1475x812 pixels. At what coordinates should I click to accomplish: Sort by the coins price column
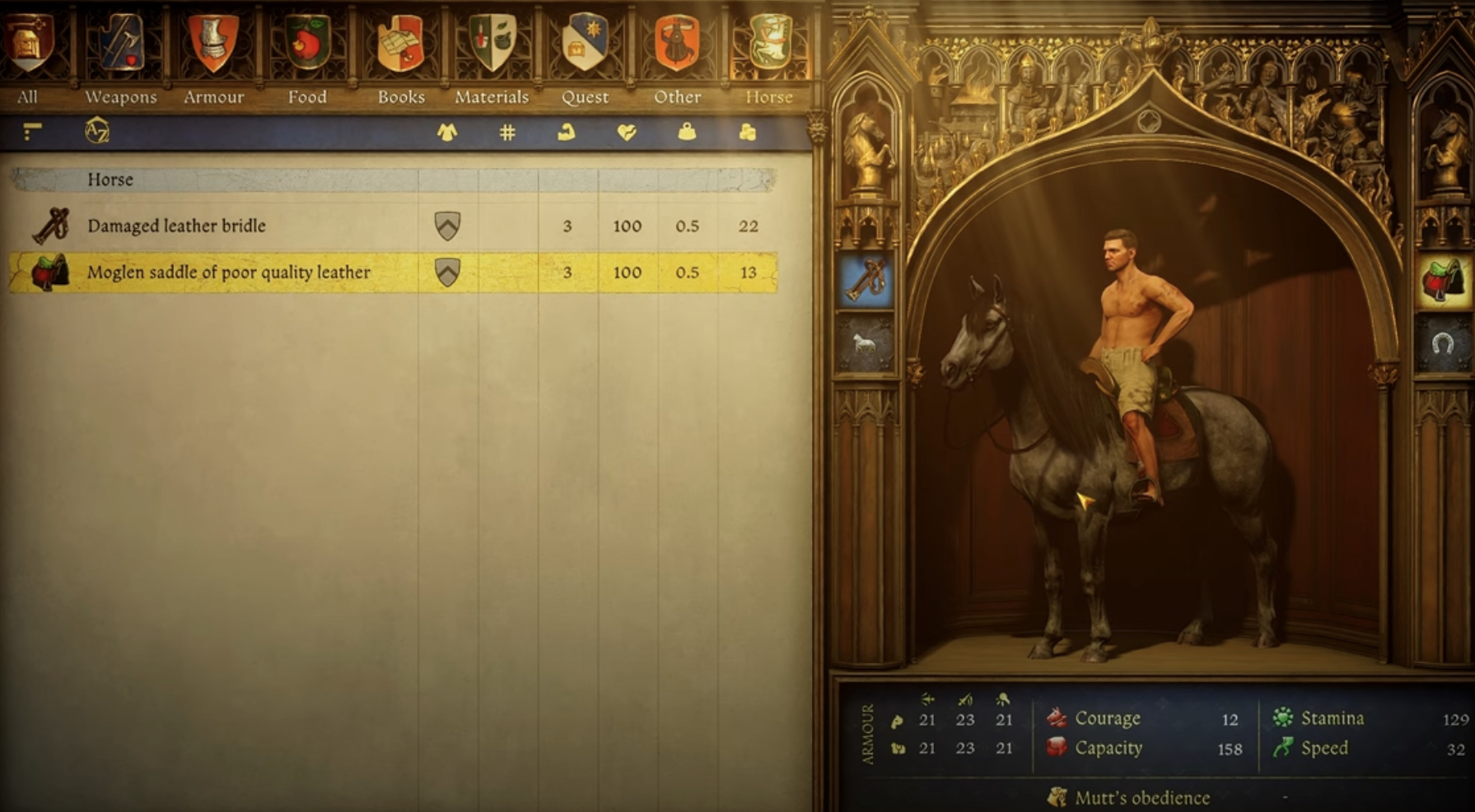(x=748, y=132)
